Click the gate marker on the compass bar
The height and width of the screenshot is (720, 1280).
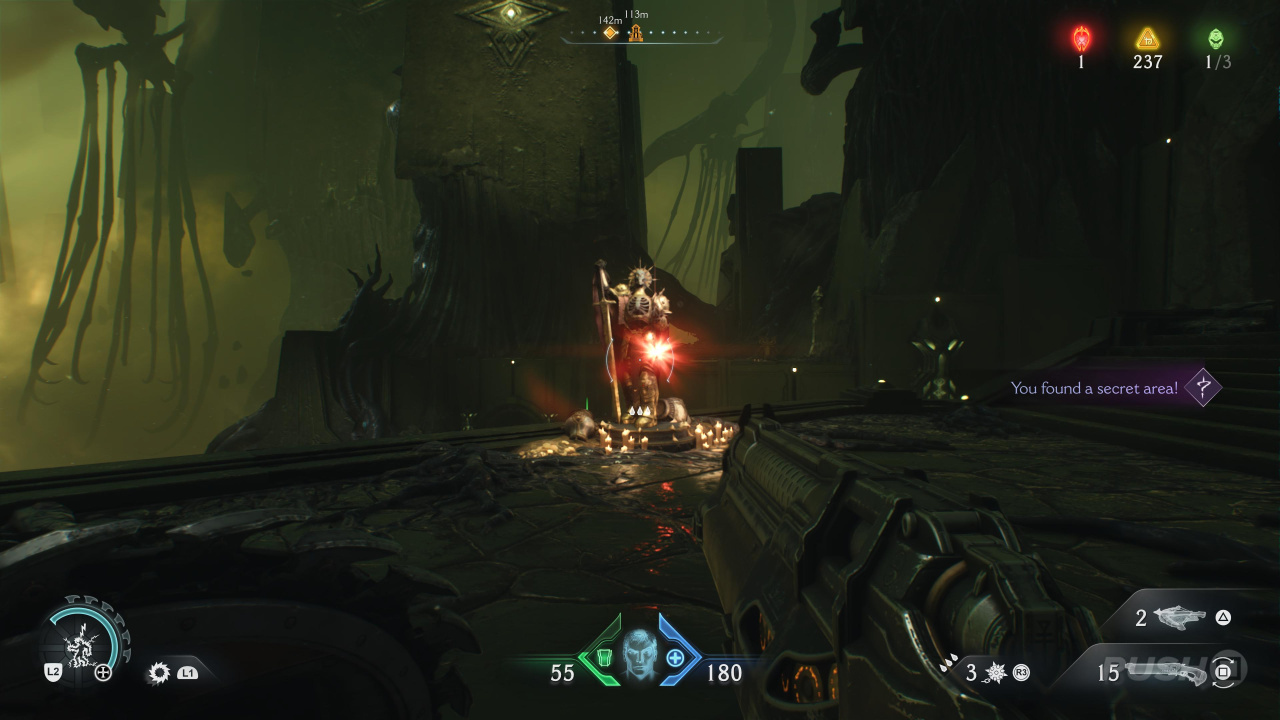(635, 34)
